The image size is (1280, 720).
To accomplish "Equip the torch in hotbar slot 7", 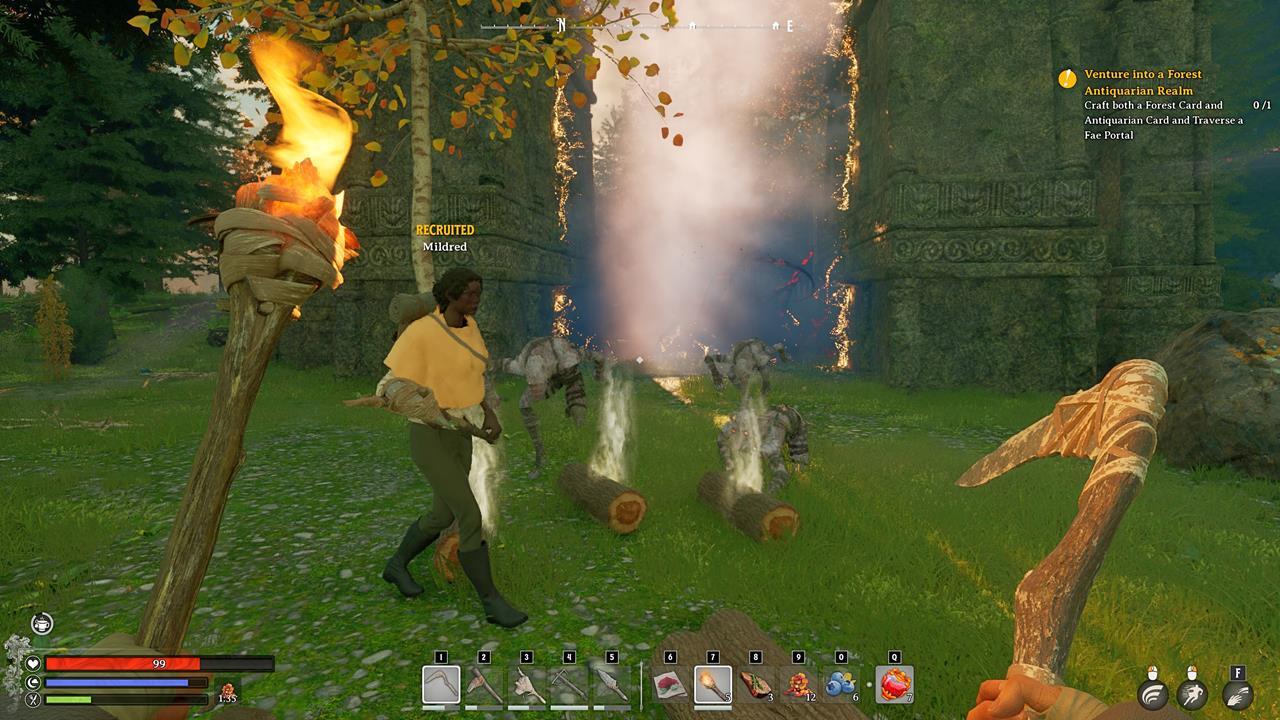I will tap(713, 685).
